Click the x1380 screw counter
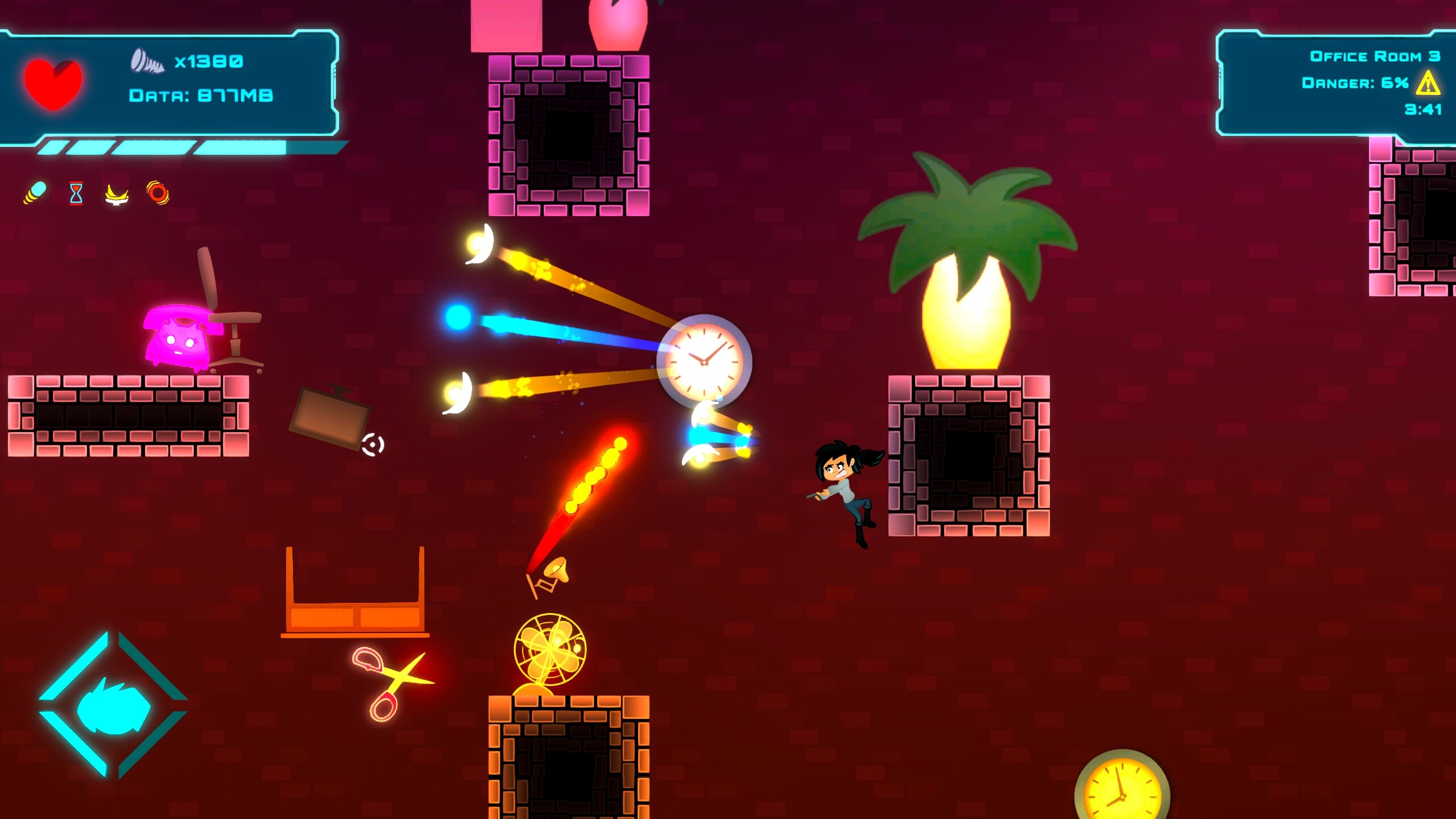The height and width of the screenshot is (819, 1456). click(208, 63)
